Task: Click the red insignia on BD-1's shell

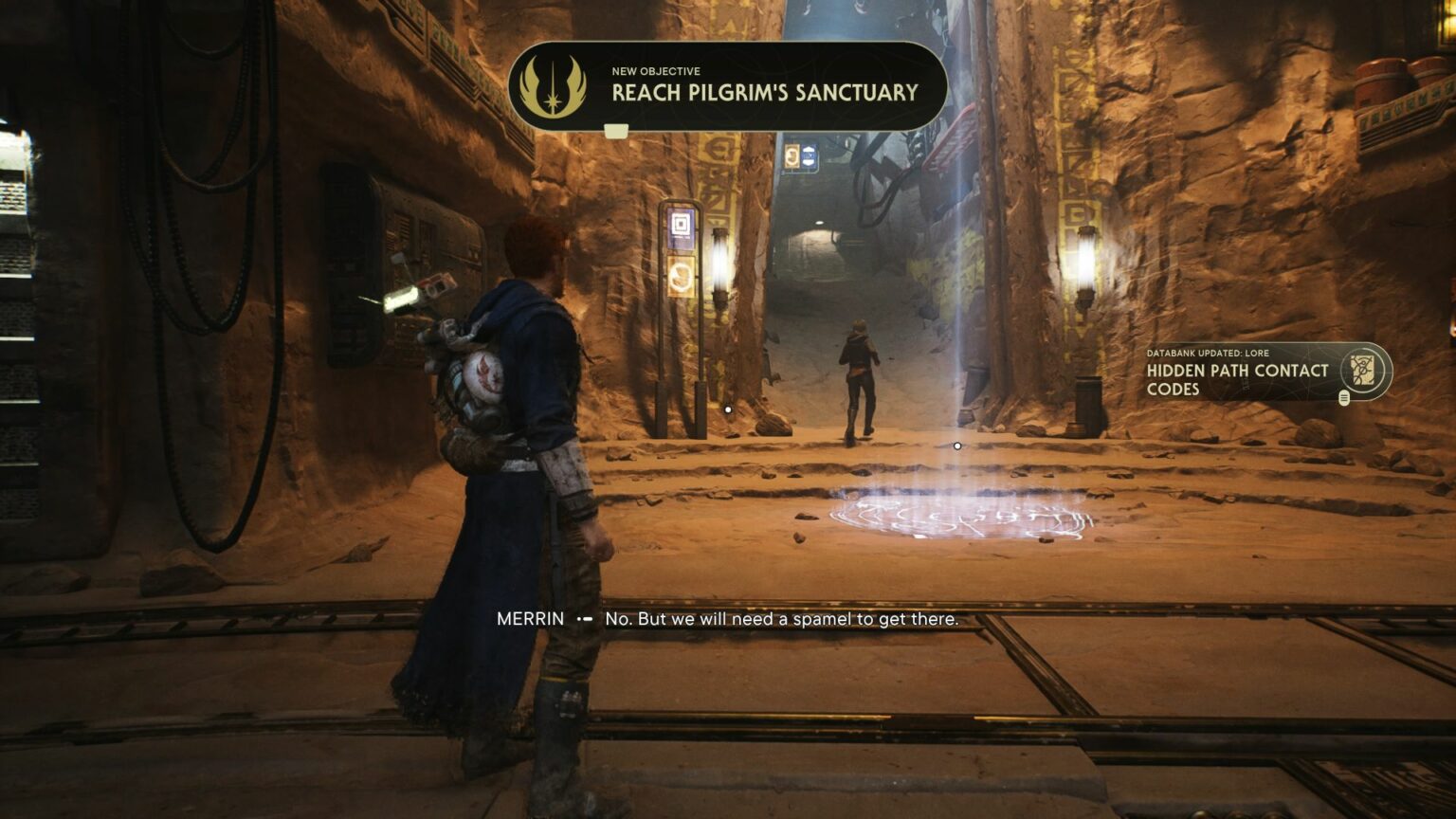Action: click(489, 373)
